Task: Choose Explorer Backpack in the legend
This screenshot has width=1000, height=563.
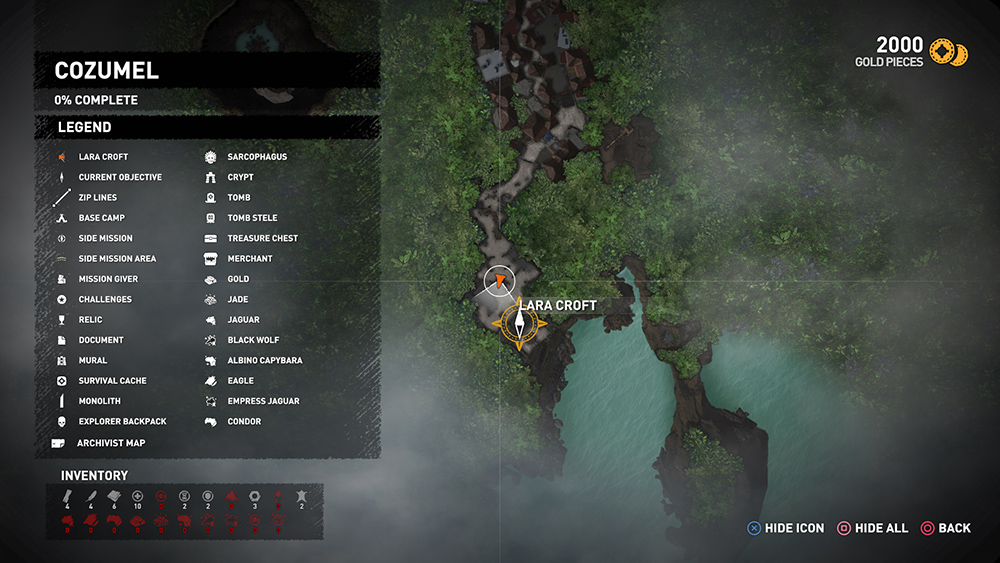Action: 122,421
